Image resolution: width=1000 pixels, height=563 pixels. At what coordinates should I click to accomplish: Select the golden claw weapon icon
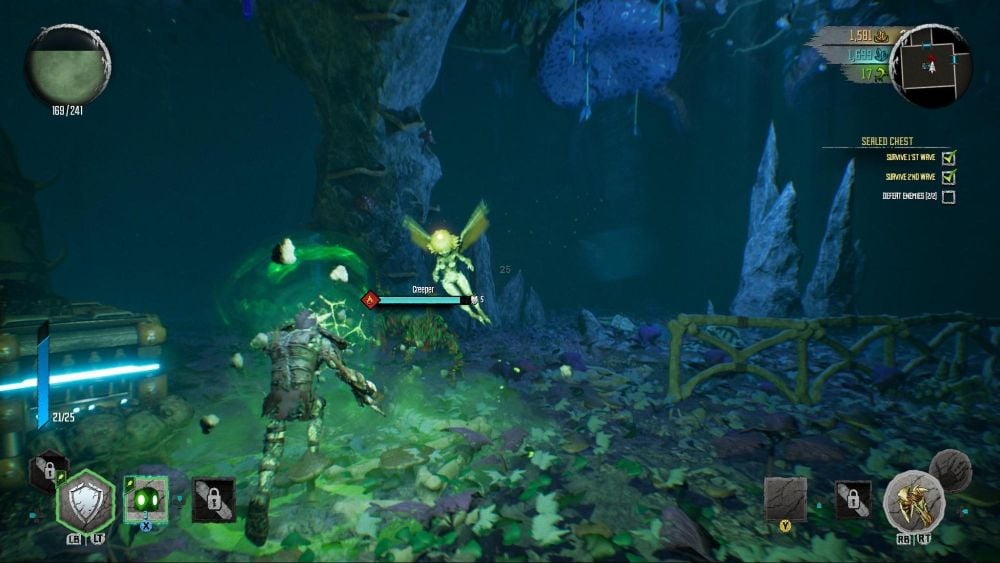[x=914, y=500]
